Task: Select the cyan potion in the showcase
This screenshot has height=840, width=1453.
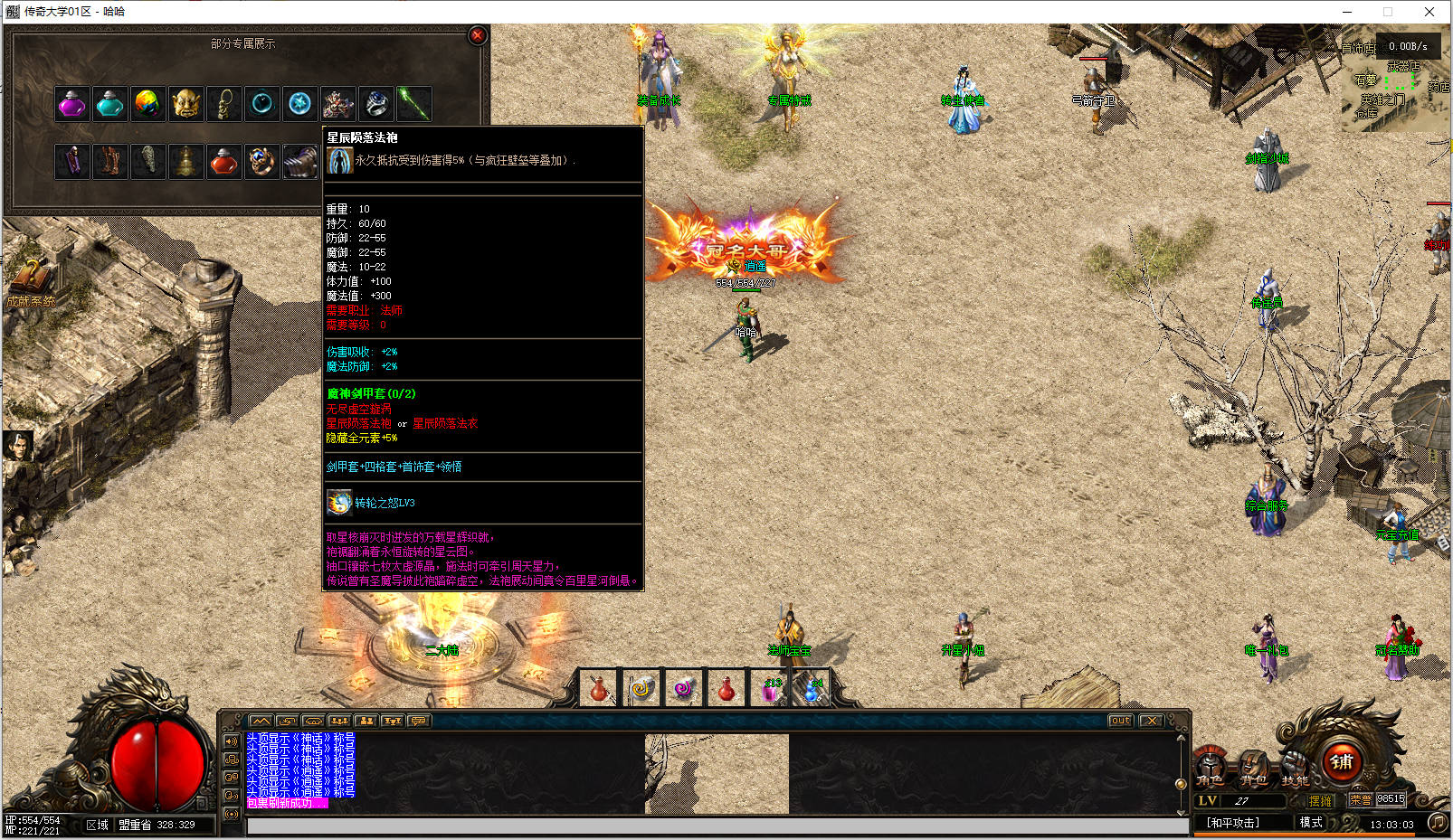Action: 110,104
